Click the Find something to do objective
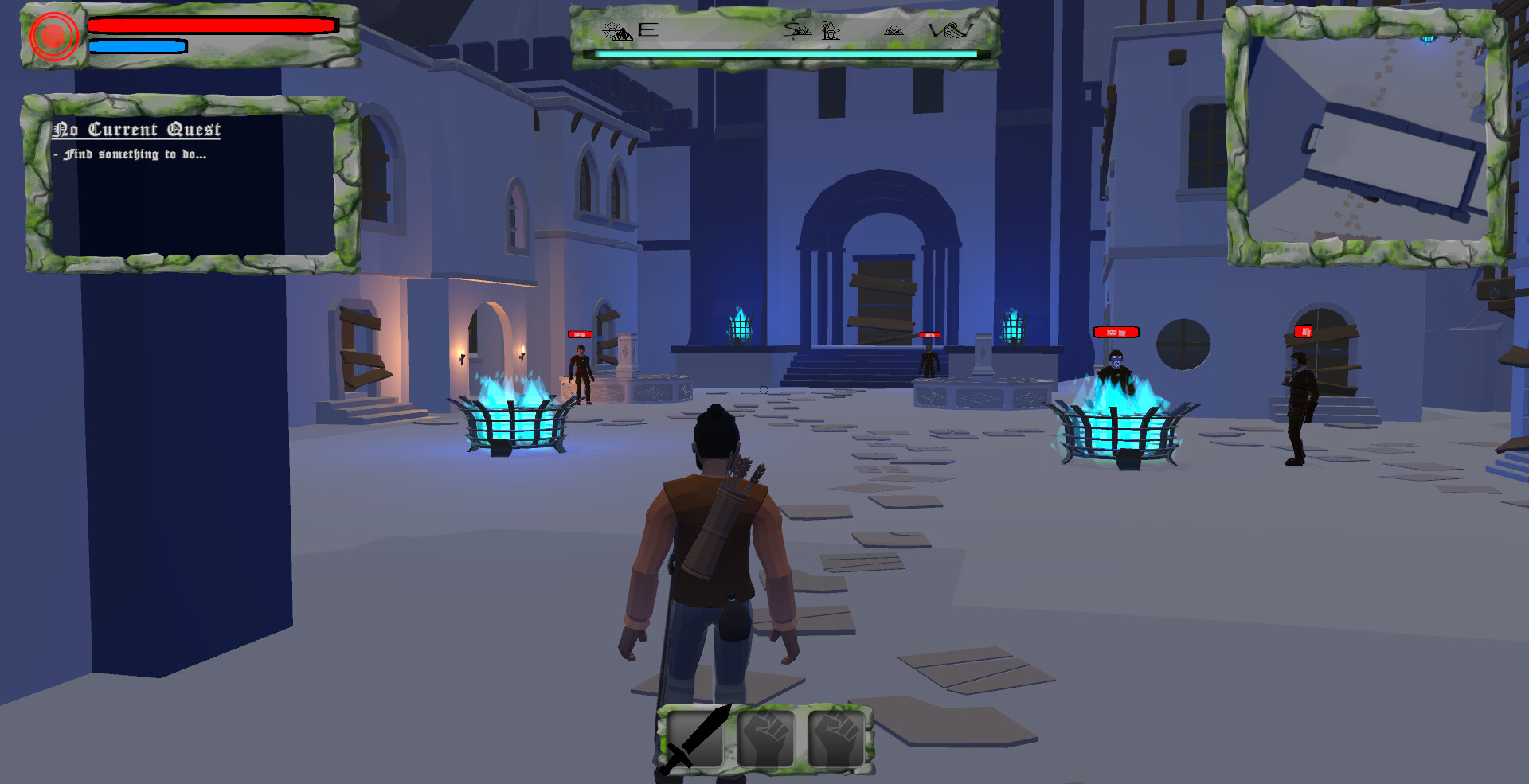 tap(131, 155)
